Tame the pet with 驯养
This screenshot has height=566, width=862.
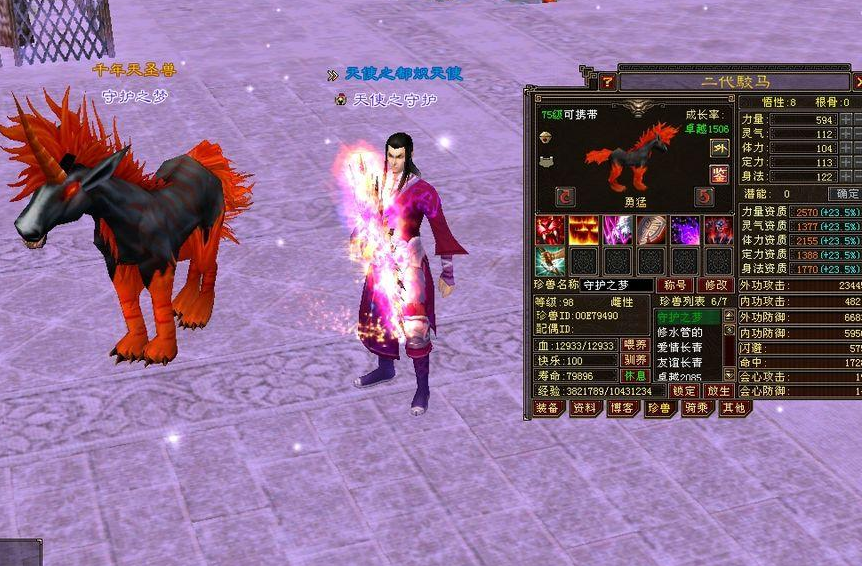tap(635, 360)
